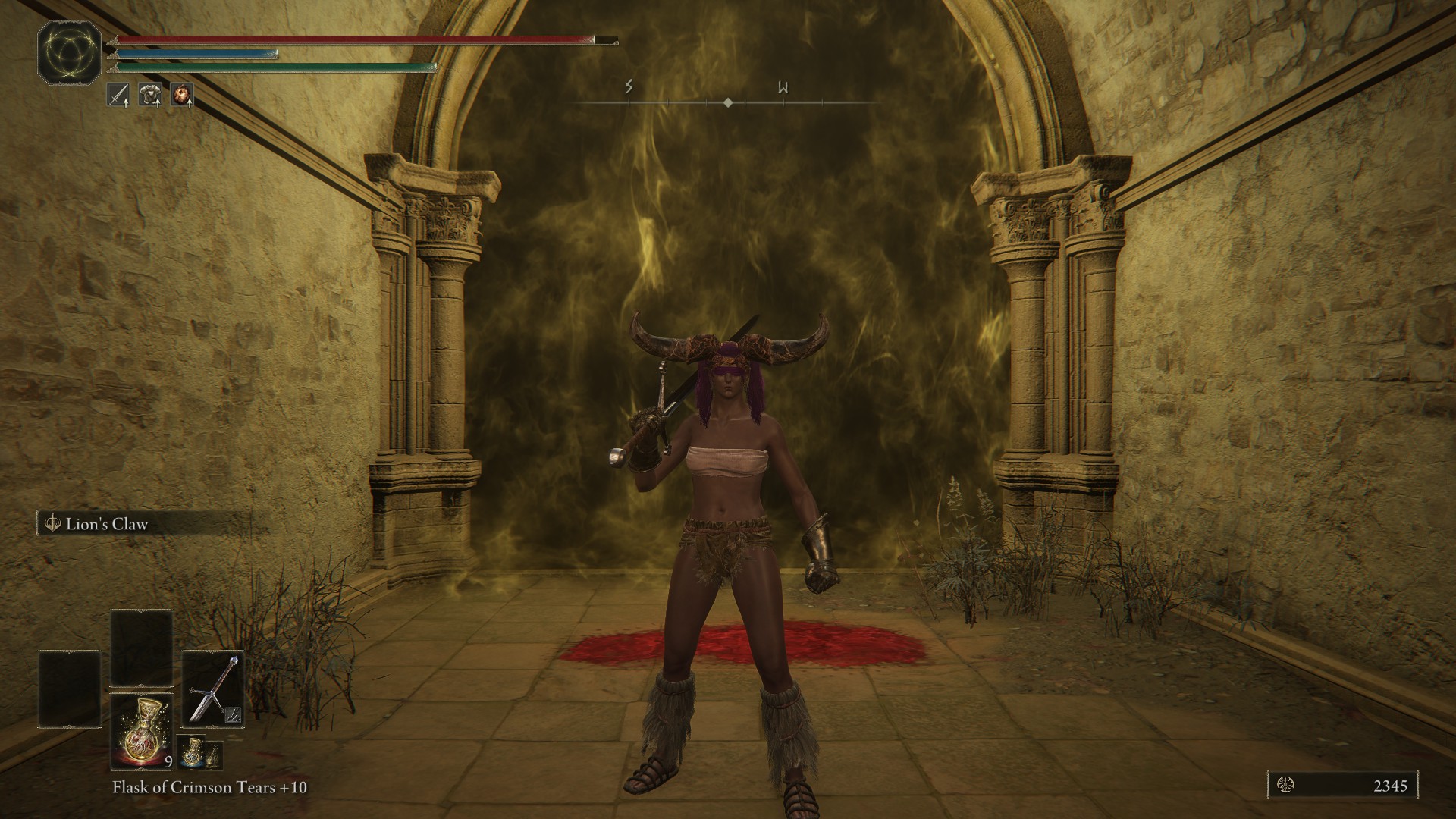Click the glowing Great Rune emblem

tap(70, 52)
